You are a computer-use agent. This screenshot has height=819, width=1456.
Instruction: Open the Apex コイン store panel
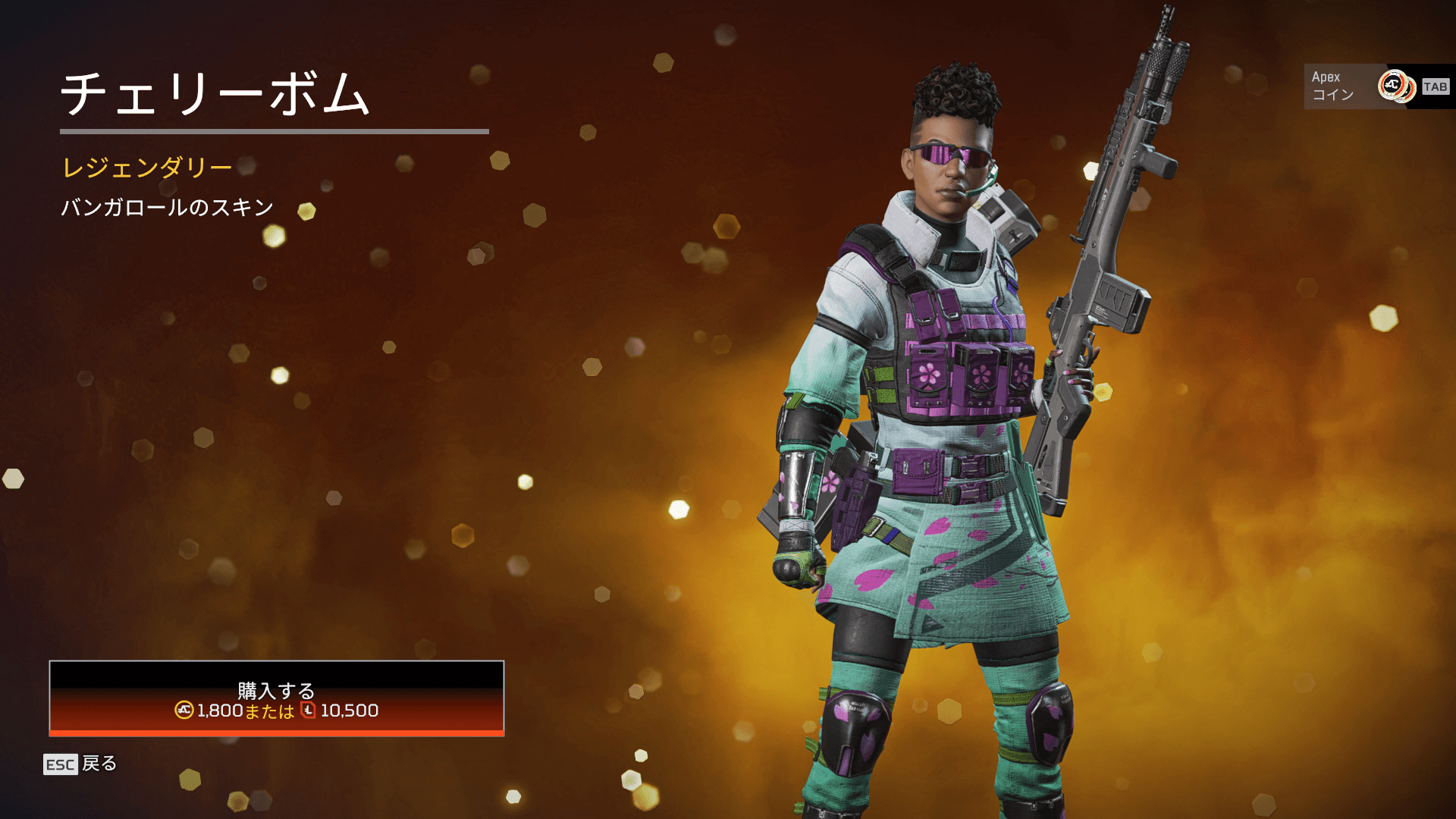click(1377, 86)
